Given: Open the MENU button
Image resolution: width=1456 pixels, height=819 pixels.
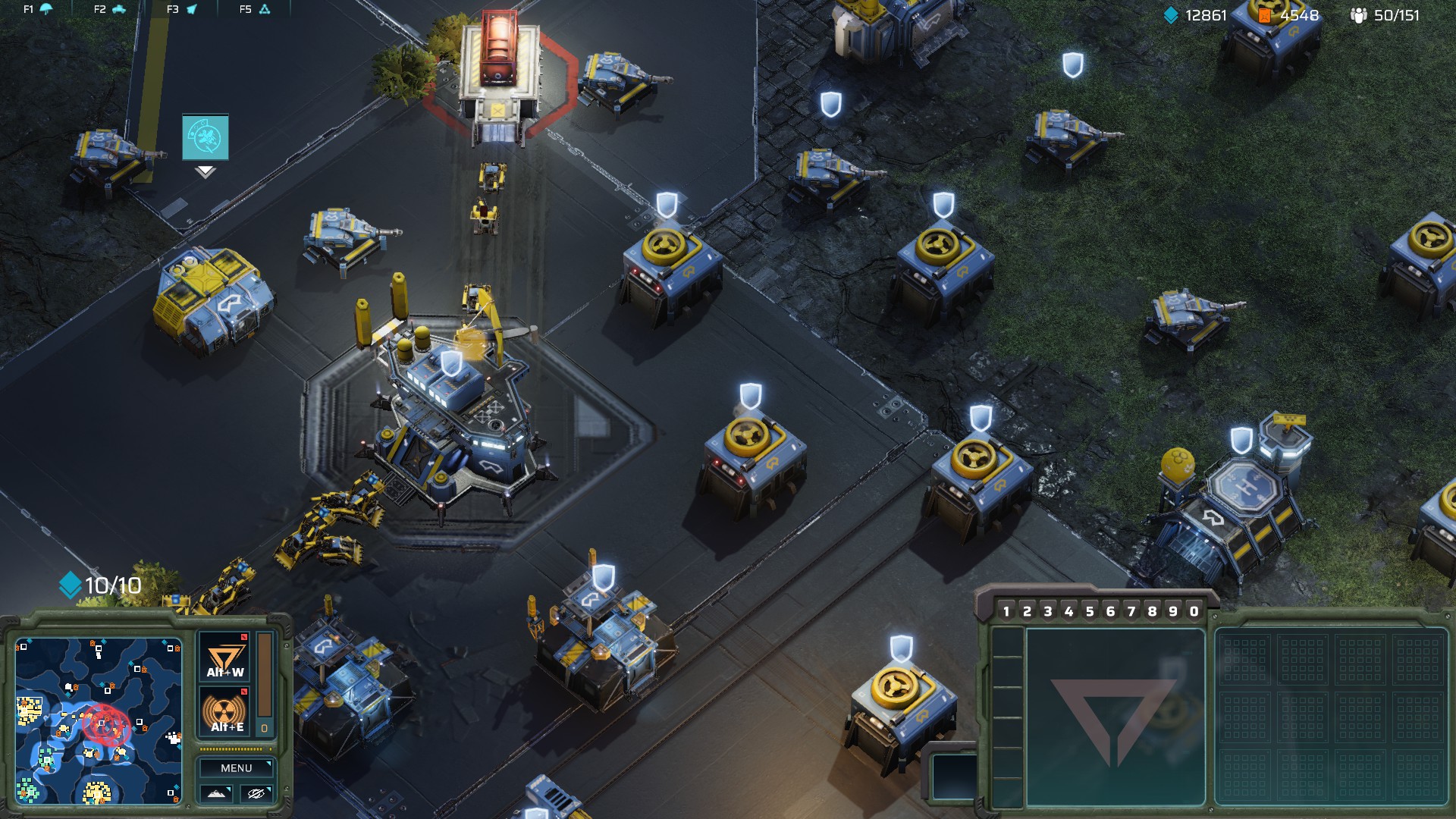Looking at the screenshot, I should 236,768.
